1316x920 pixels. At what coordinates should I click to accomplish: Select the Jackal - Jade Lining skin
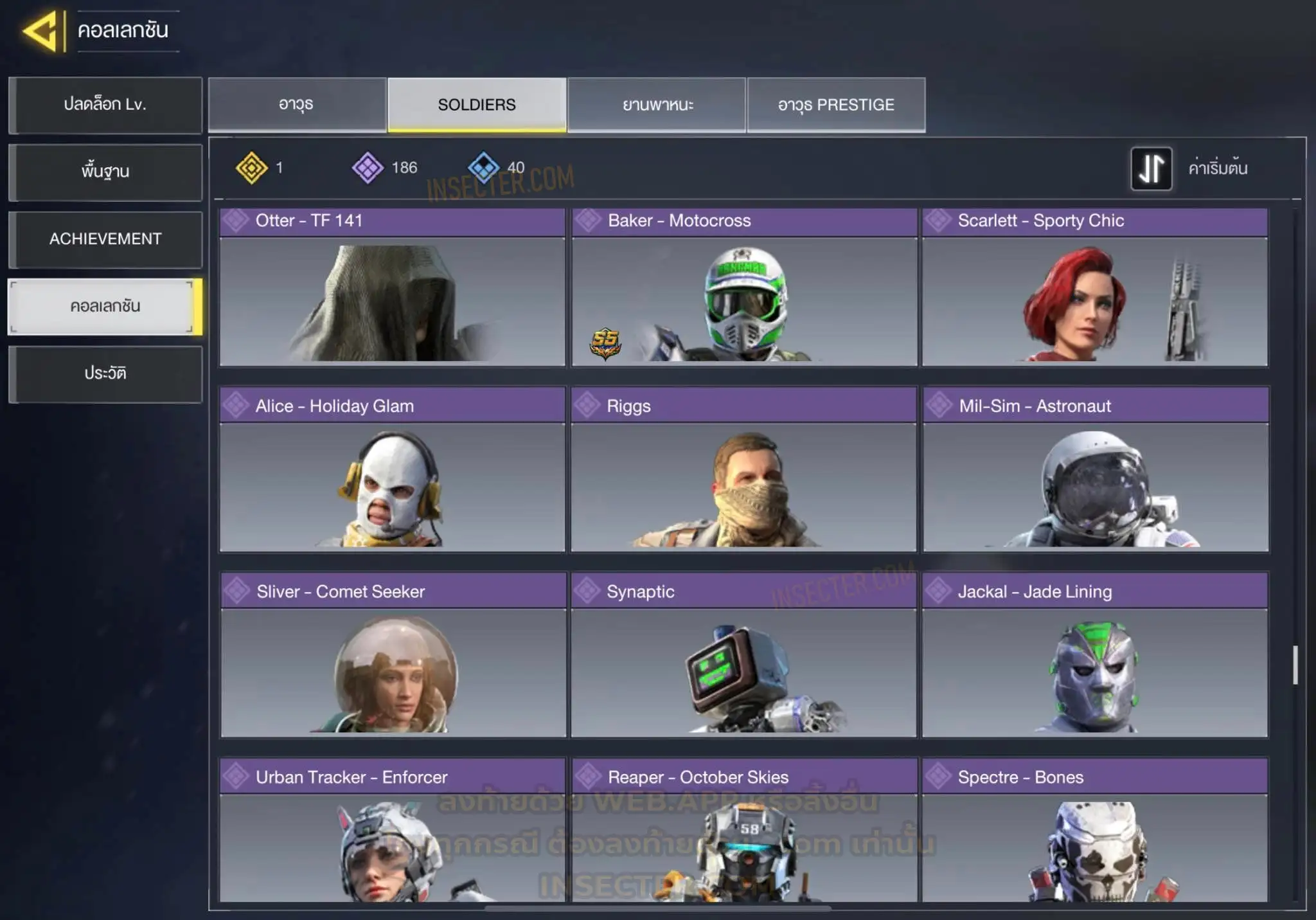click(1095, 655)
